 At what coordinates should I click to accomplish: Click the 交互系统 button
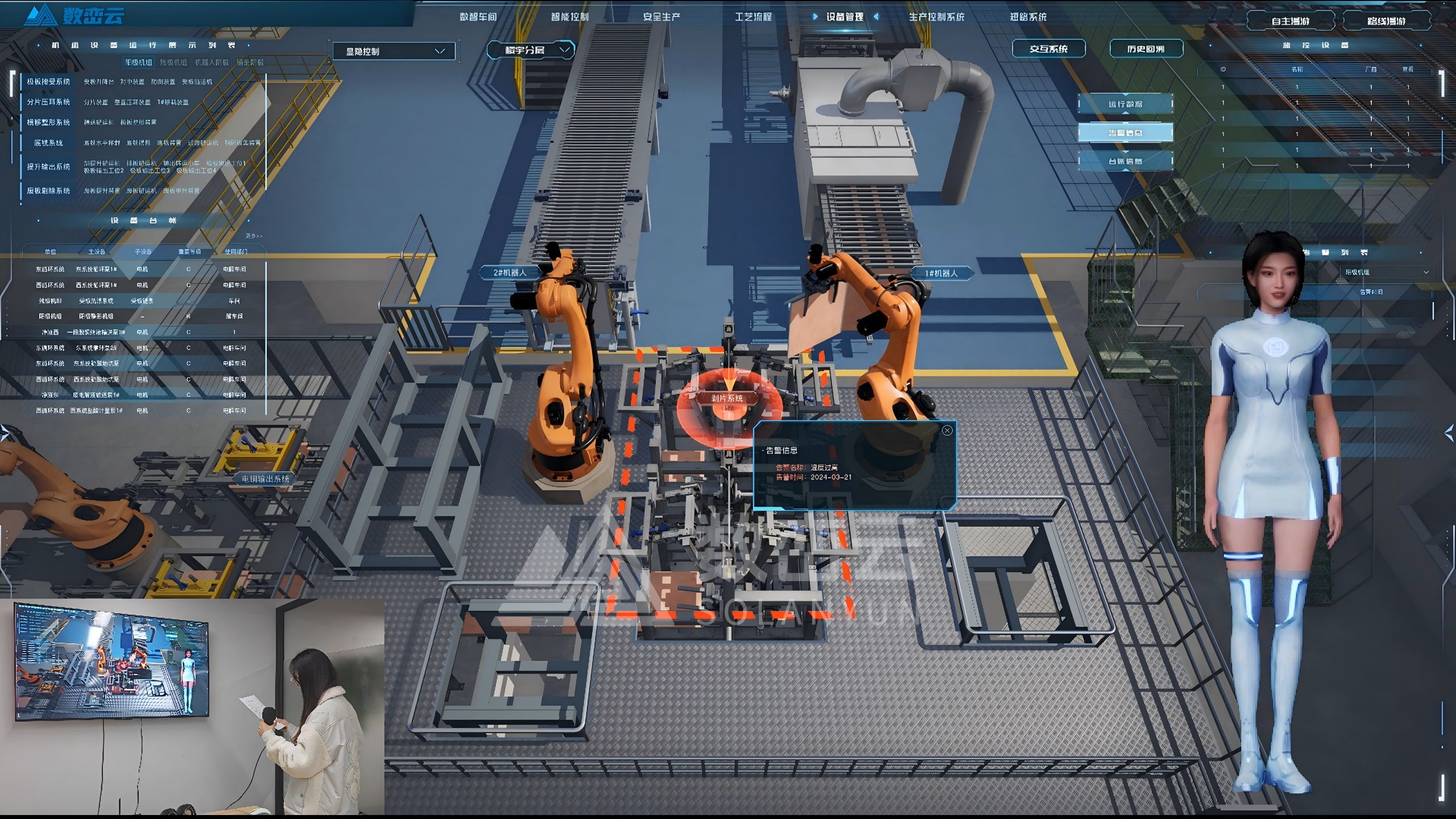[1048, 49]
